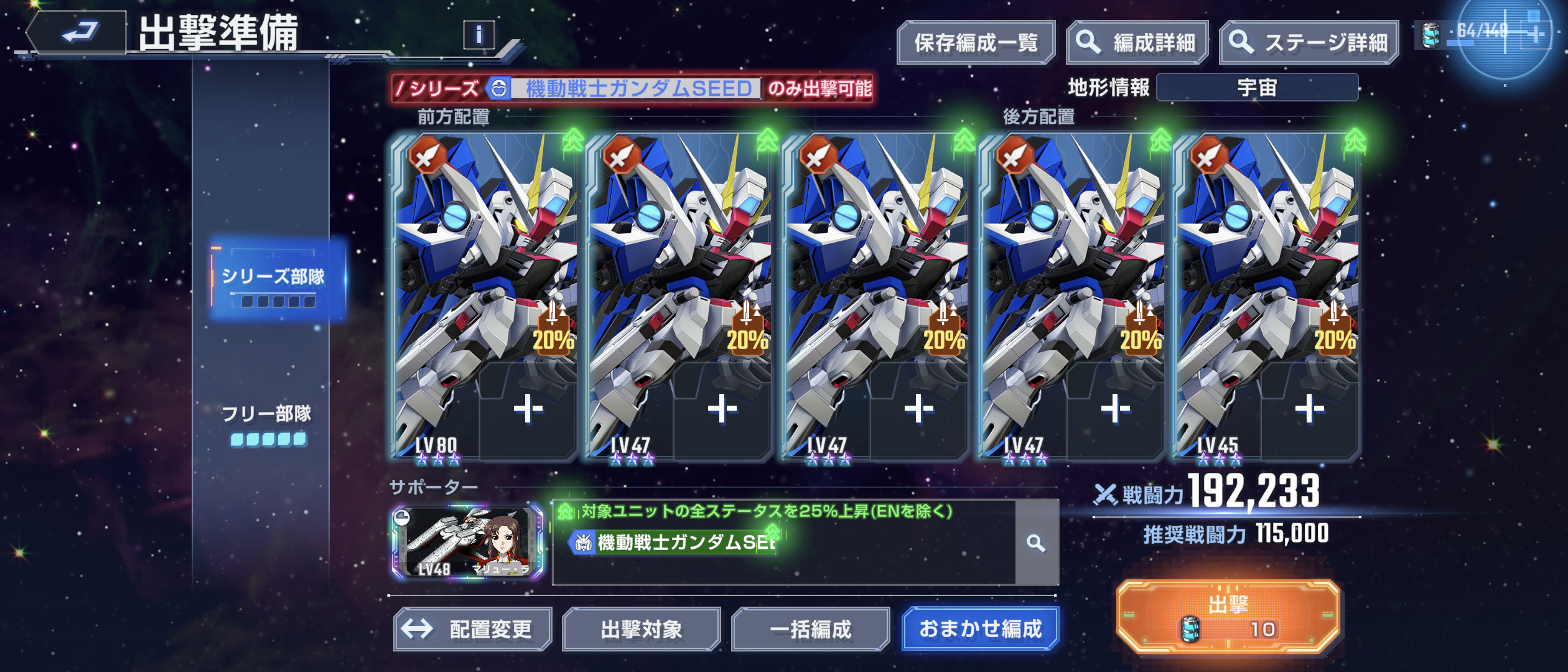Use おまかせ編成 auto formation
Viewport: 1568px width, 672px height.
tap(980, 629)
